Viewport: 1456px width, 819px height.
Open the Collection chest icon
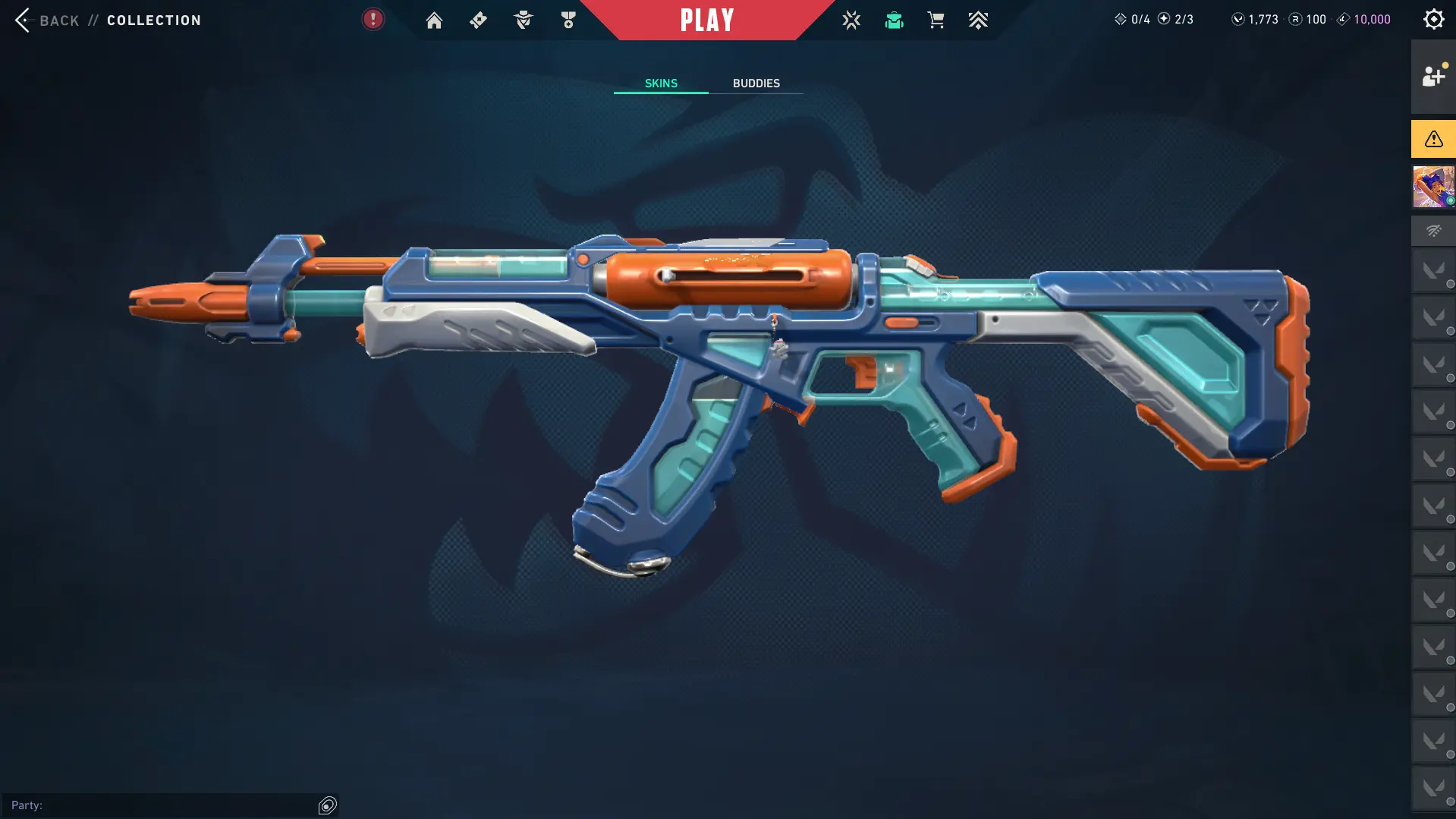[x=894, y=20]
